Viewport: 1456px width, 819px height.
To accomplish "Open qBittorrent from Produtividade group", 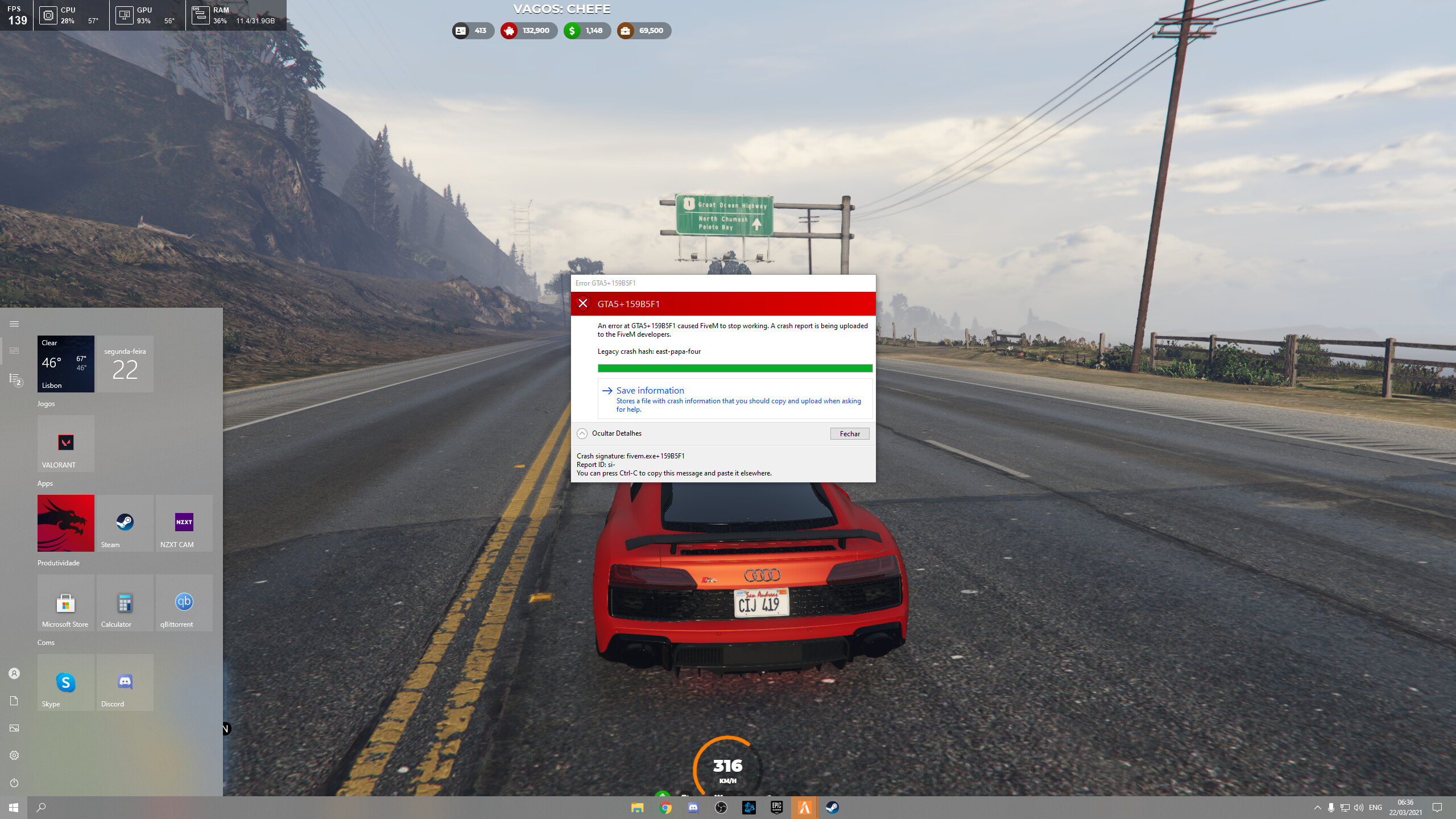I will click(184, 602).
